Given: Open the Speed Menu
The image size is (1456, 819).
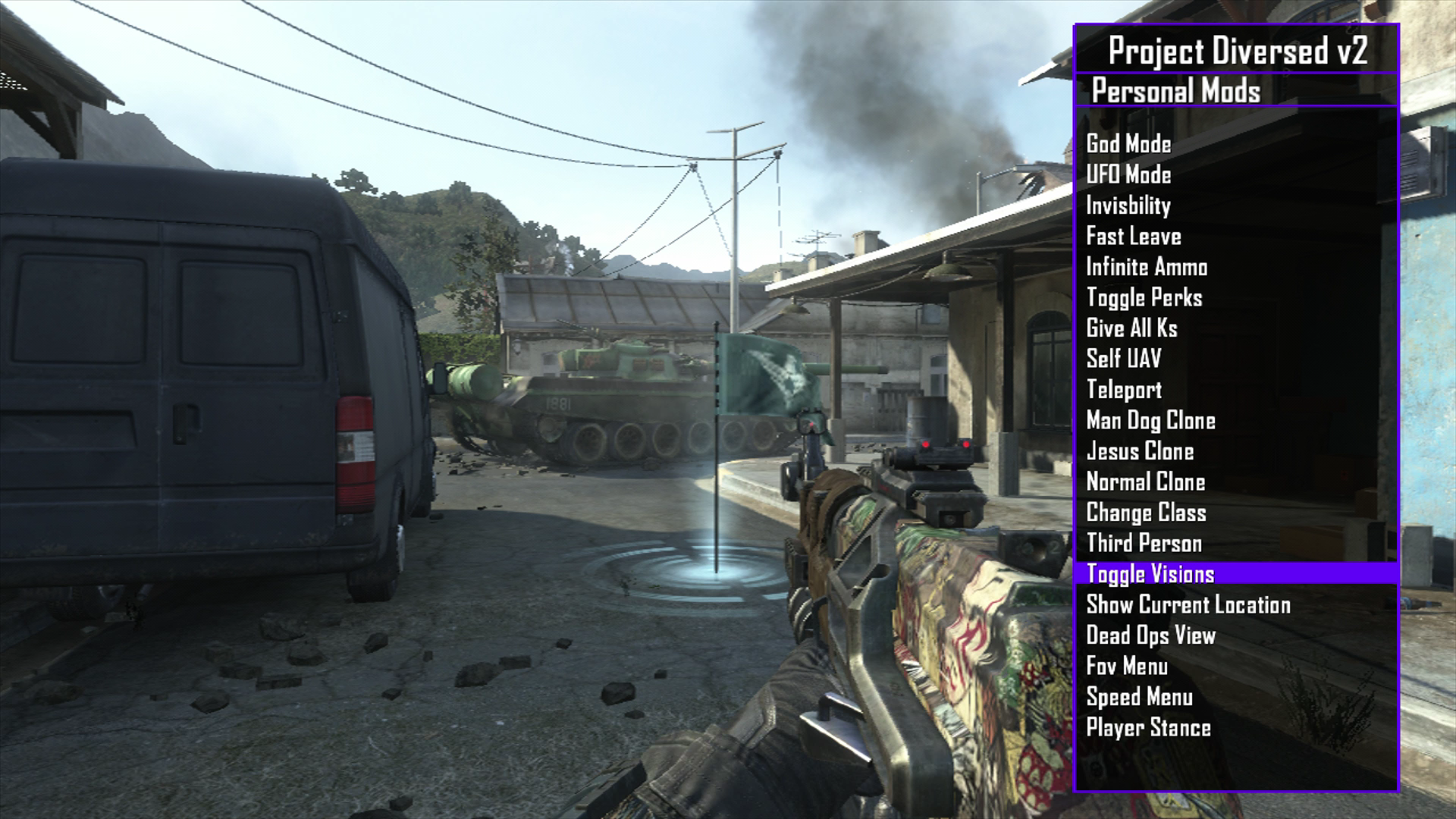Looking at the screenshot, I should [x=1139, y=697].
